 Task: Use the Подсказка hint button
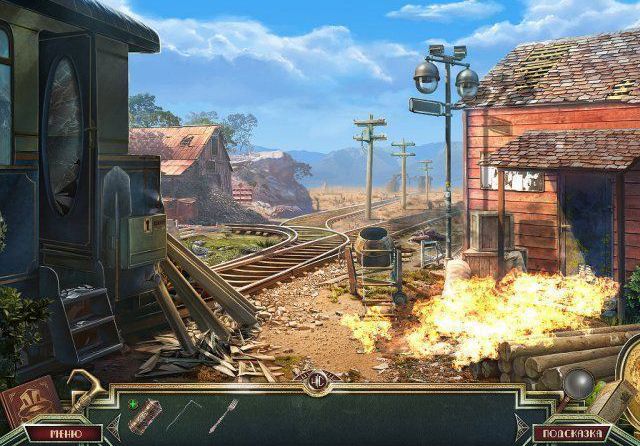point(572,434)
